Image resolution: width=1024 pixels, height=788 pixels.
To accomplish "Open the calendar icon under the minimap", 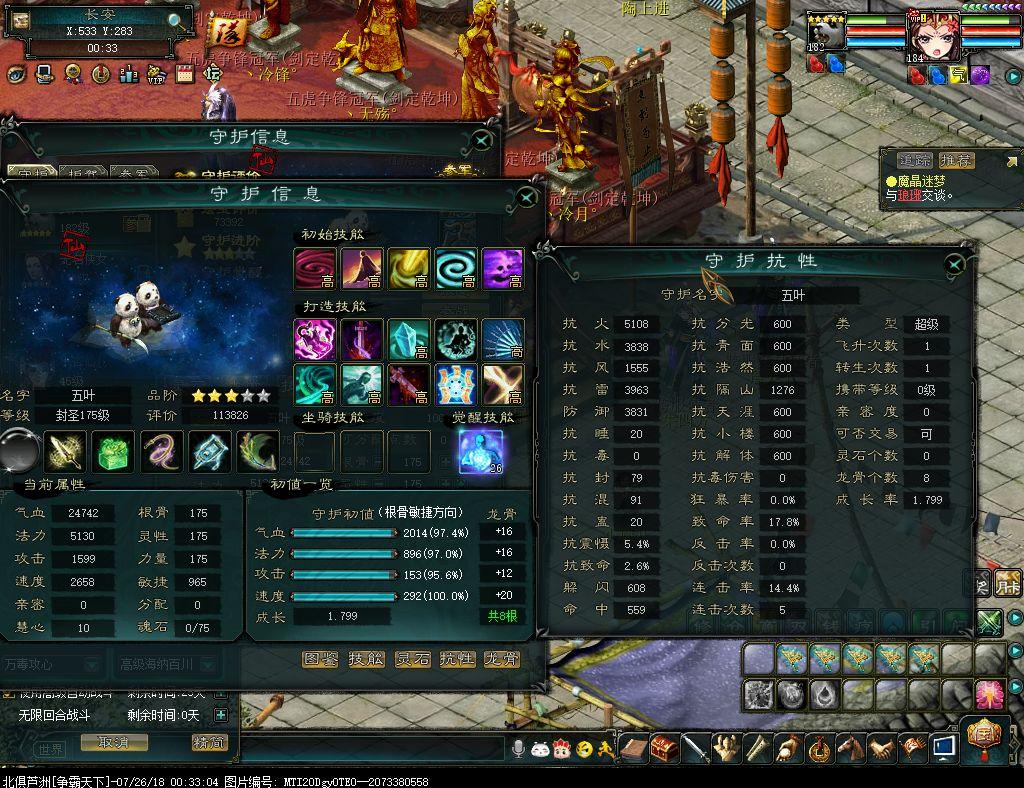I will 184,73.
